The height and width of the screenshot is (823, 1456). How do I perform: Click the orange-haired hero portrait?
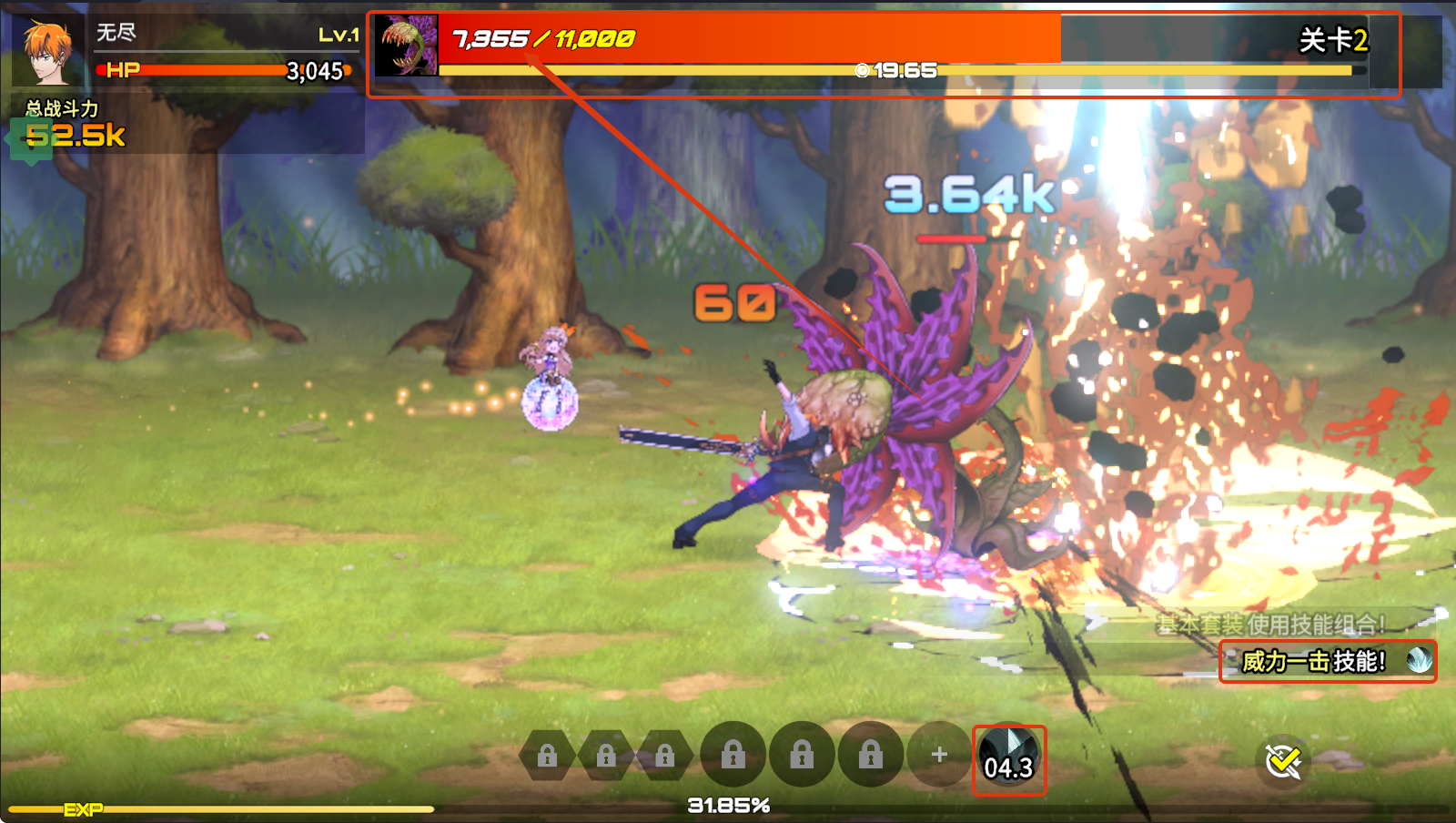[x=47, y=51]
